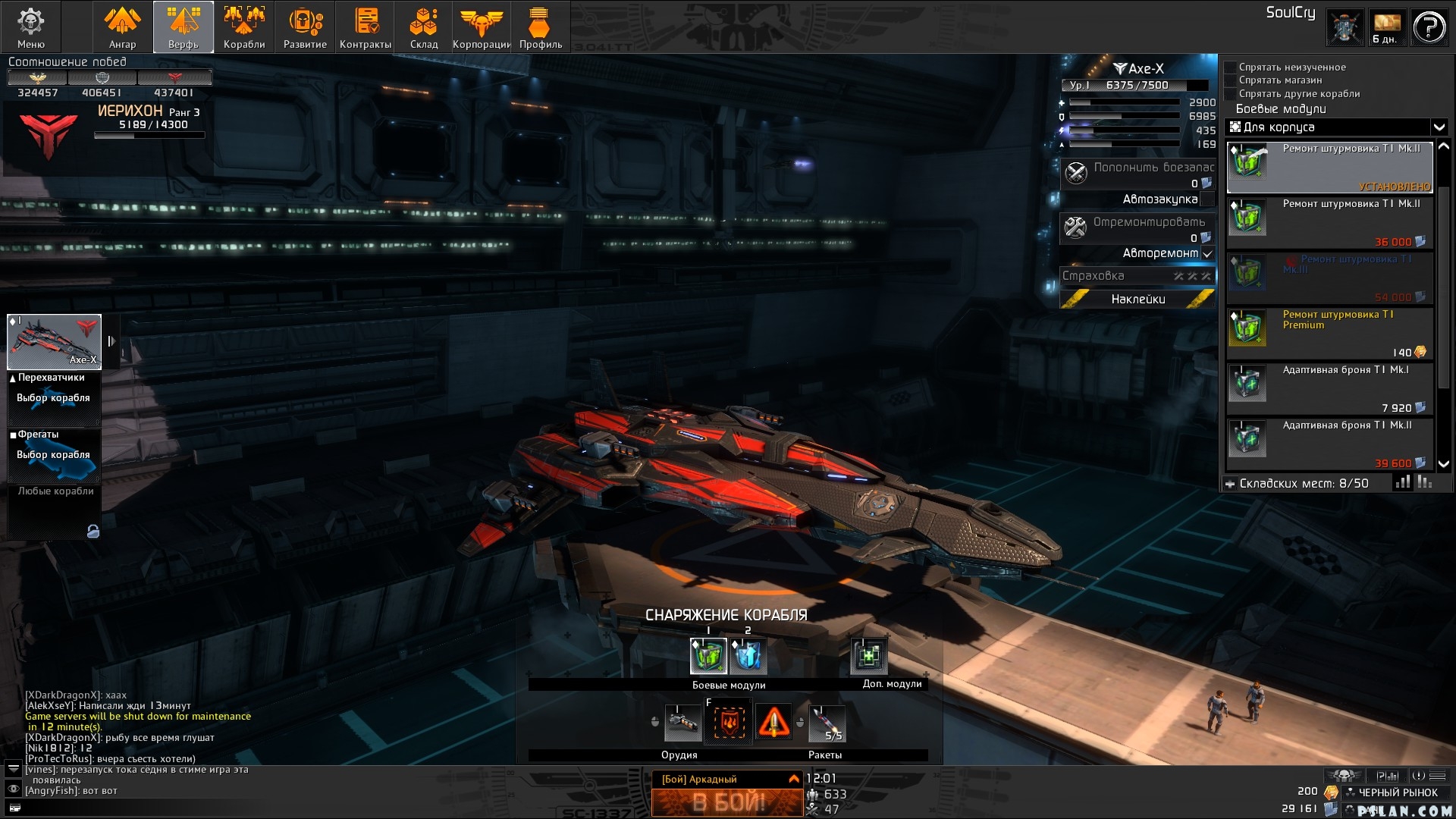Open the Меню gear button
This screenshot has height=819, width=1456.
pyautogui.click(x=30, y=27)
